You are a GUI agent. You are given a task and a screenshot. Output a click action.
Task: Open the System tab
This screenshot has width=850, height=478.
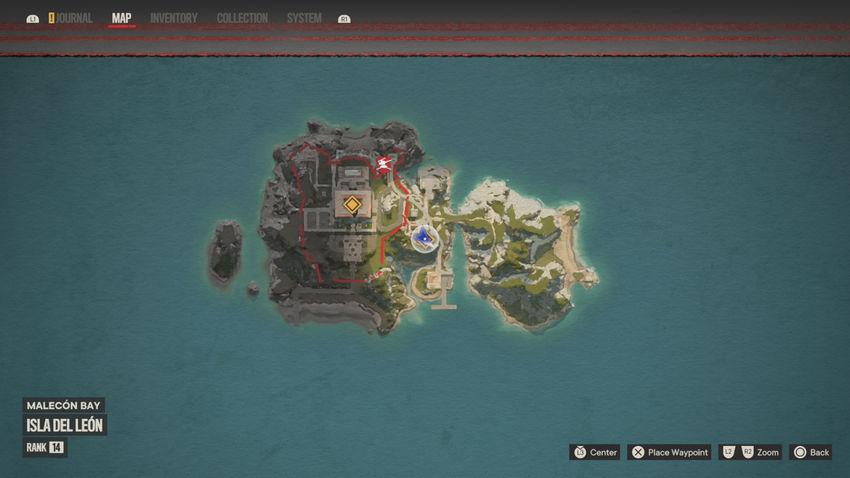click(x=304, y=18)
